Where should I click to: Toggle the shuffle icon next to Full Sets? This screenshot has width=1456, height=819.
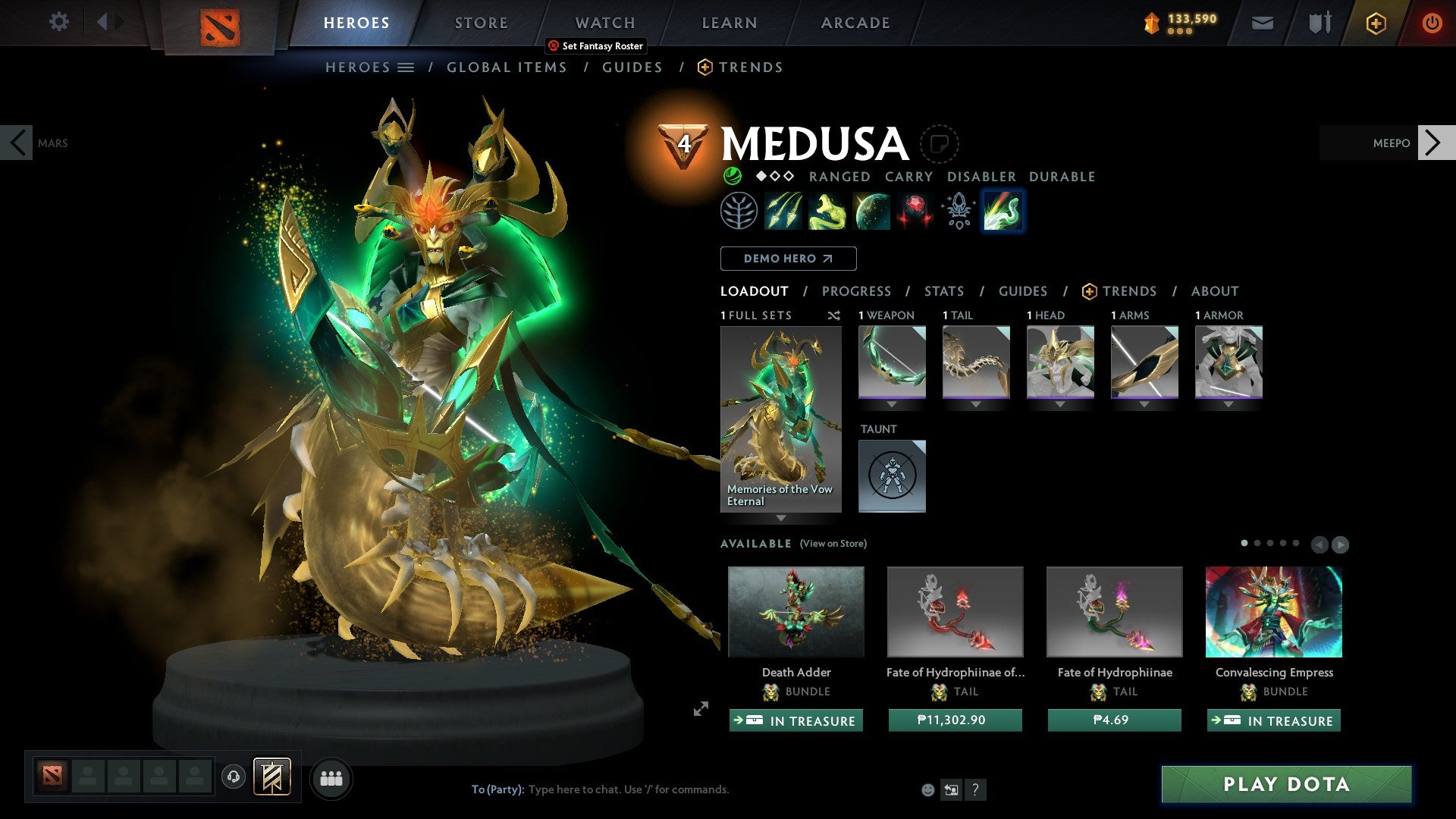click(834, 315)
